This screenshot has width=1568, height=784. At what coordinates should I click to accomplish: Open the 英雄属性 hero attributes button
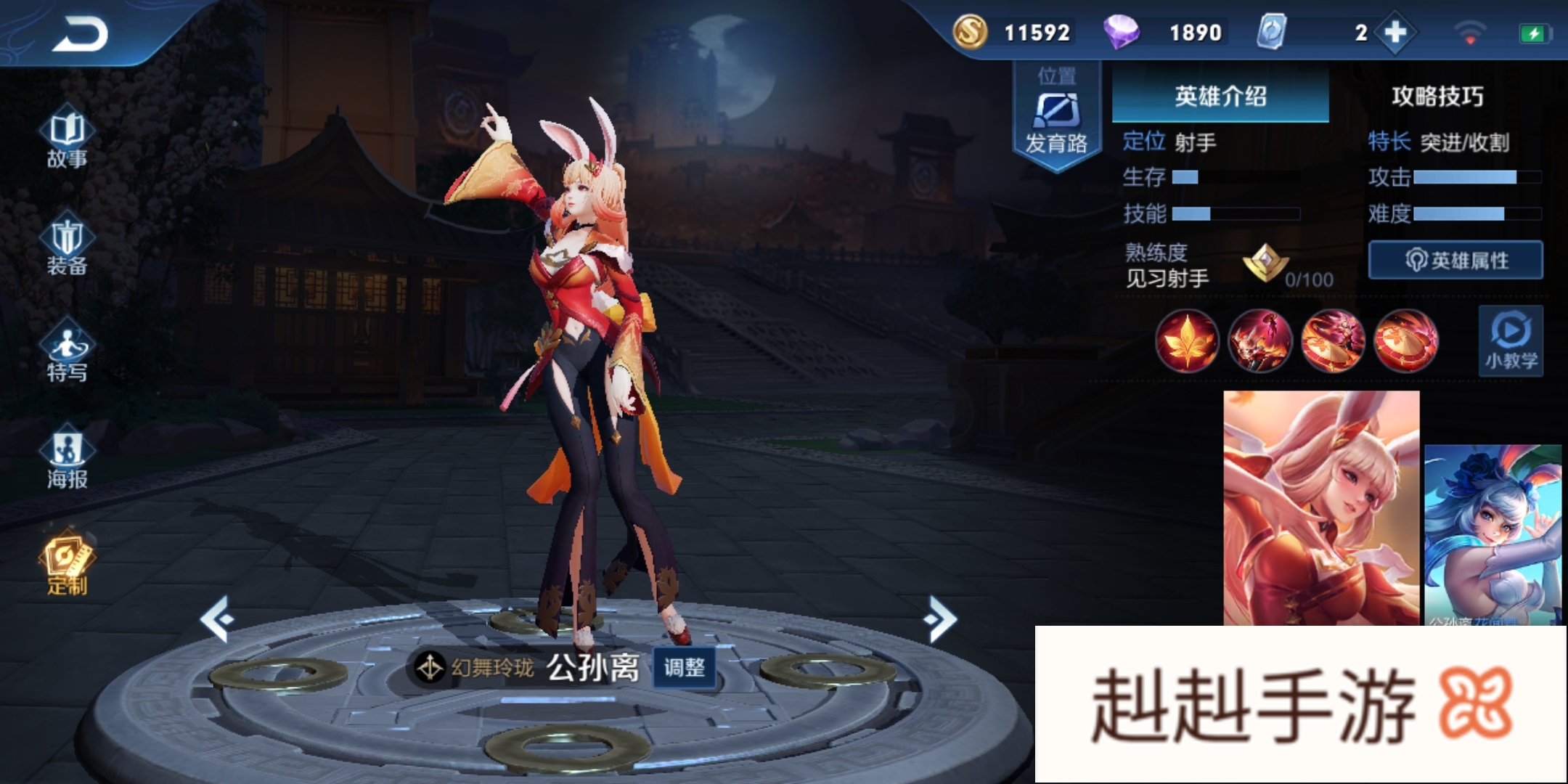[x=1455, y=260]
